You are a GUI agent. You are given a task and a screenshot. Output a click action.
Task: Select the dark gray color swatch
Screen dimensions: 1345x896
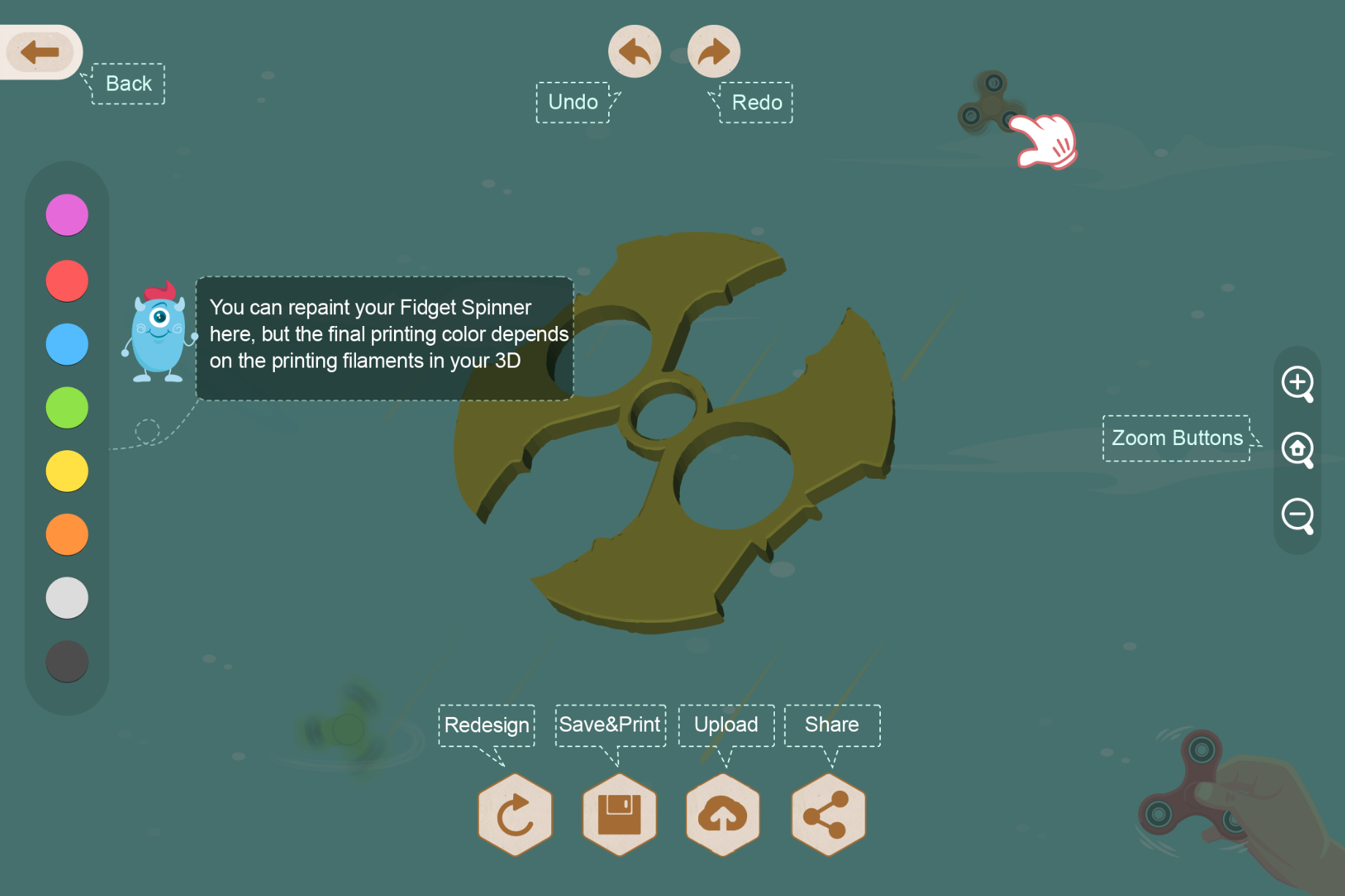coord(67,661)
